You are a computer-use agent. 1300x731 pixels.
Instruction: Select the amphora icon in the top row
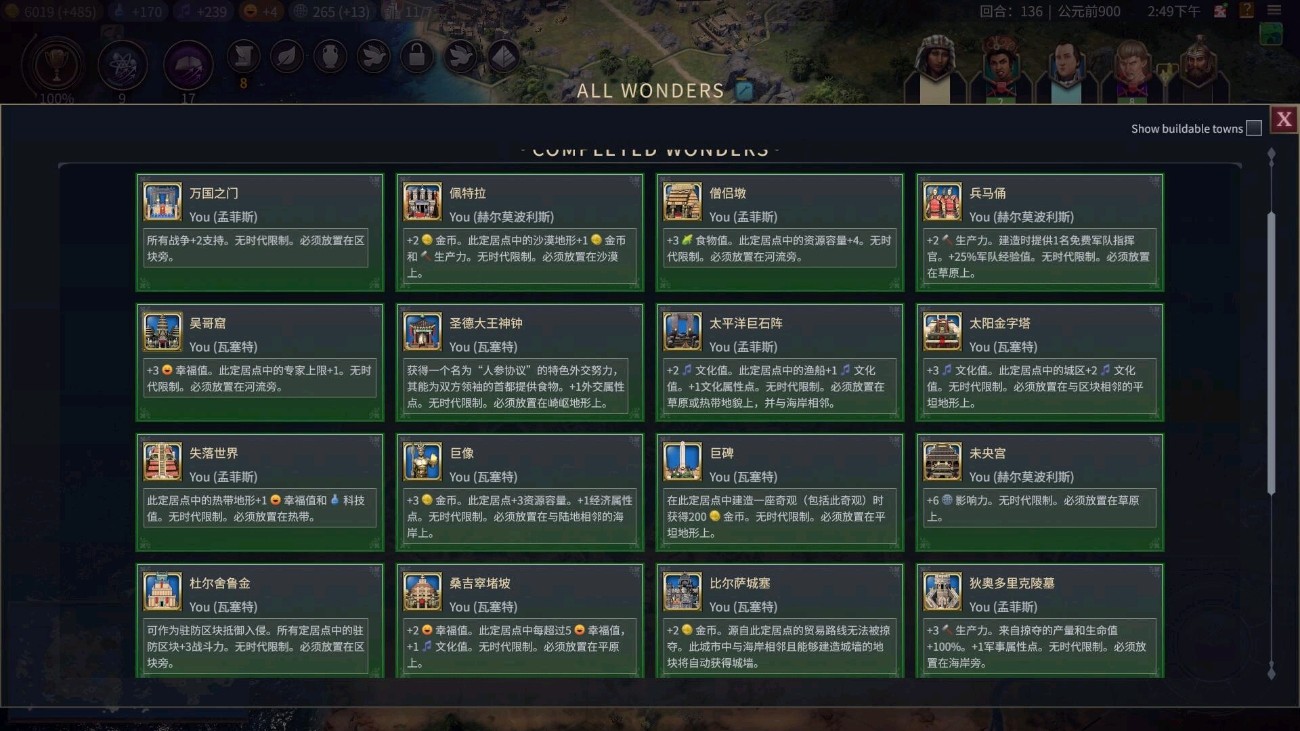(x=328, y=57)
